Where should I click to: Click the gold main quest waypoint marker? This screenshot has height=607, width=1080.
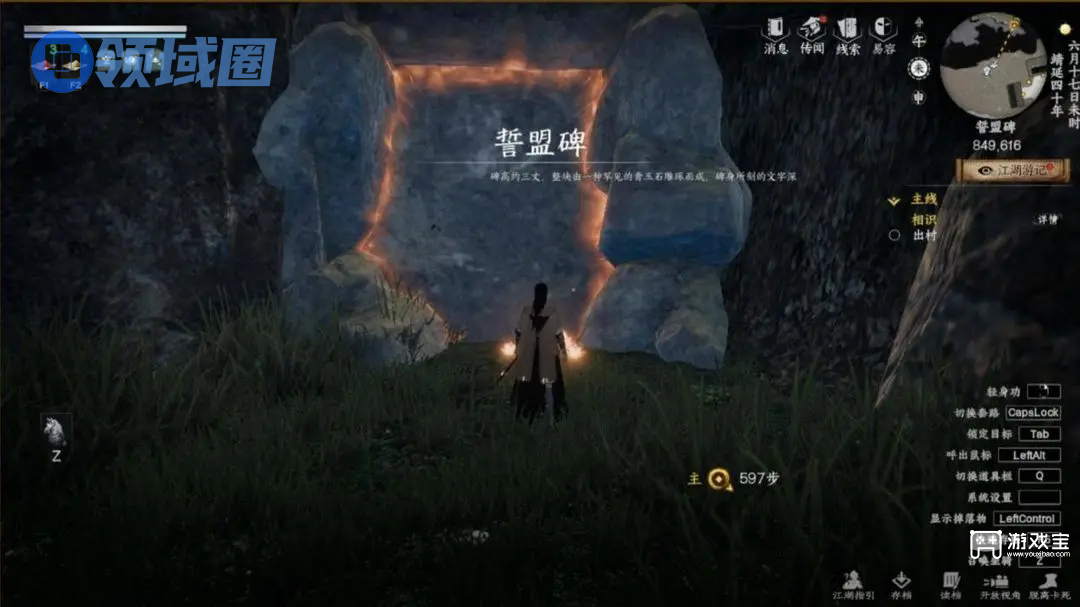718,479
